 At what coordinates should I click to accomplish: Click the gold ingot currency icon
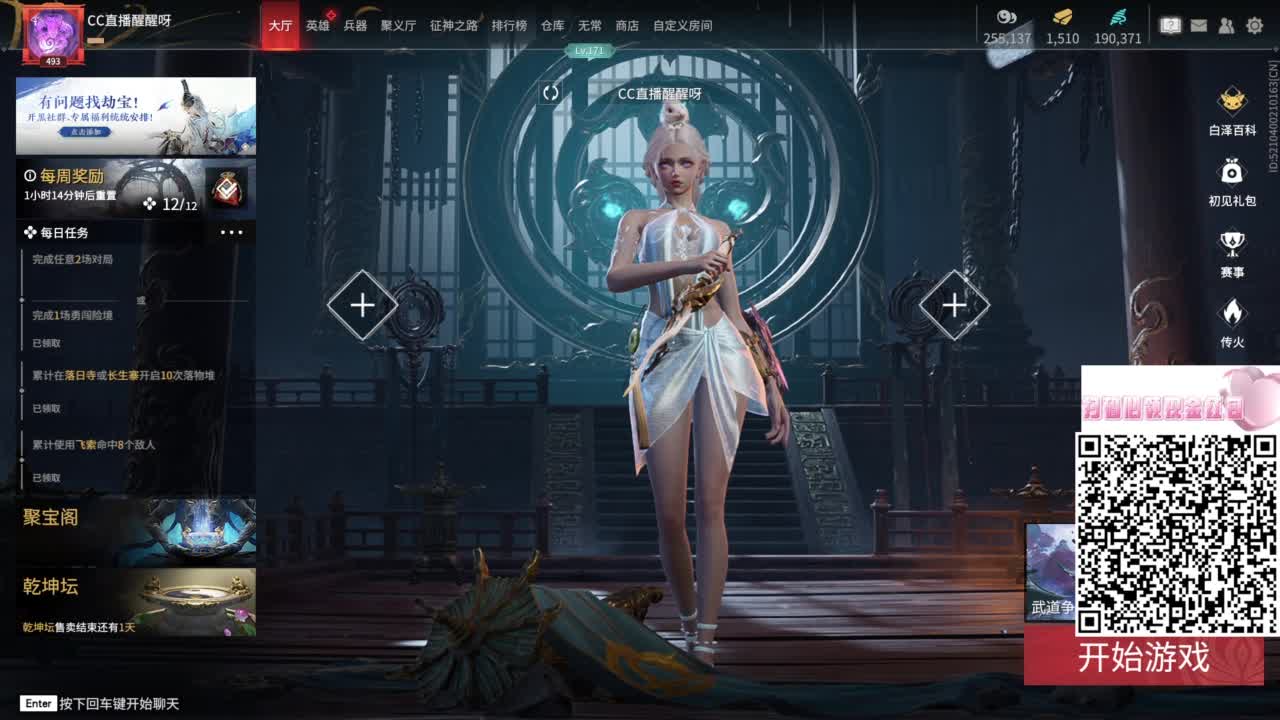pyautogui.click(x=1062, y=17)
